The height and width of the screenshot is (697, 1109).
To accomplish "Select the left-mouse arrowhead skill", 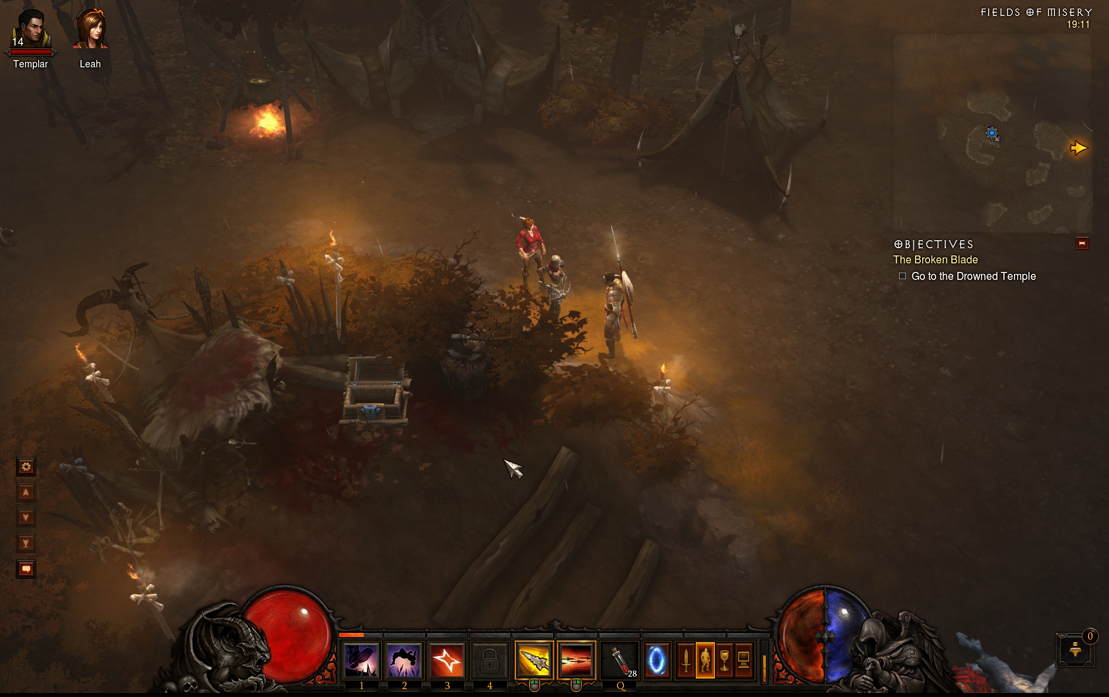I will coord(534,660).
